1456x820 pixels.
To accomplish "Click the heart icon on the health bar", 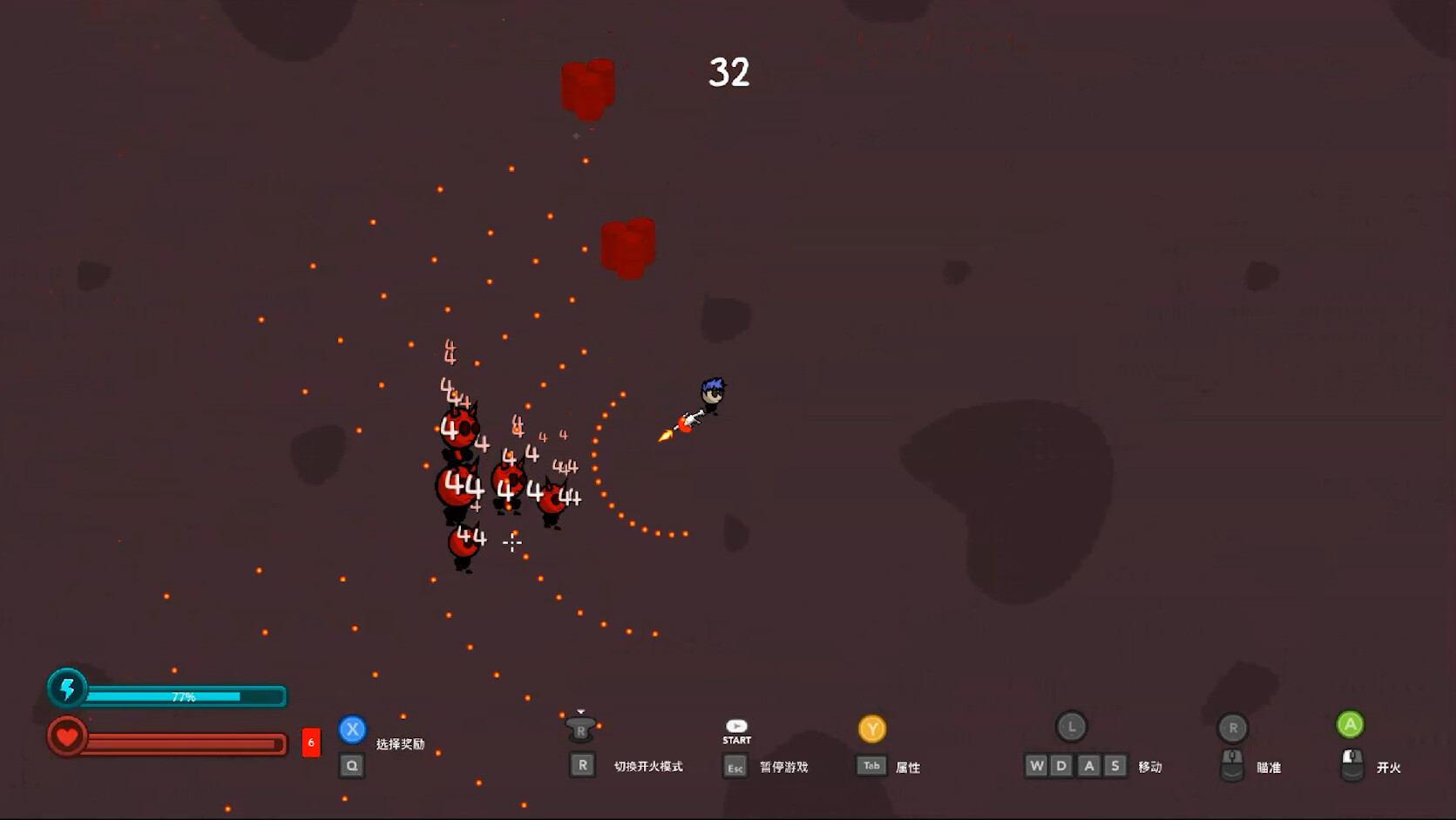I will pyautogui.click(x=69, y=736).
